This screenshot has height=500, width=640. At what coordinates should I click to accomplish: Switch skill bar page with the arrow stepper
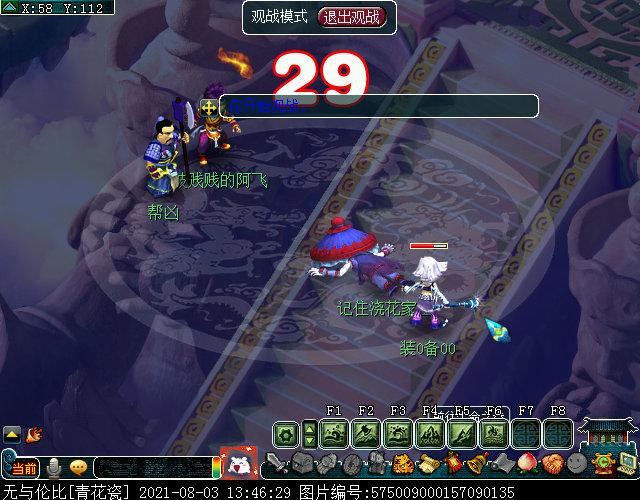click(x=310, y=434)
